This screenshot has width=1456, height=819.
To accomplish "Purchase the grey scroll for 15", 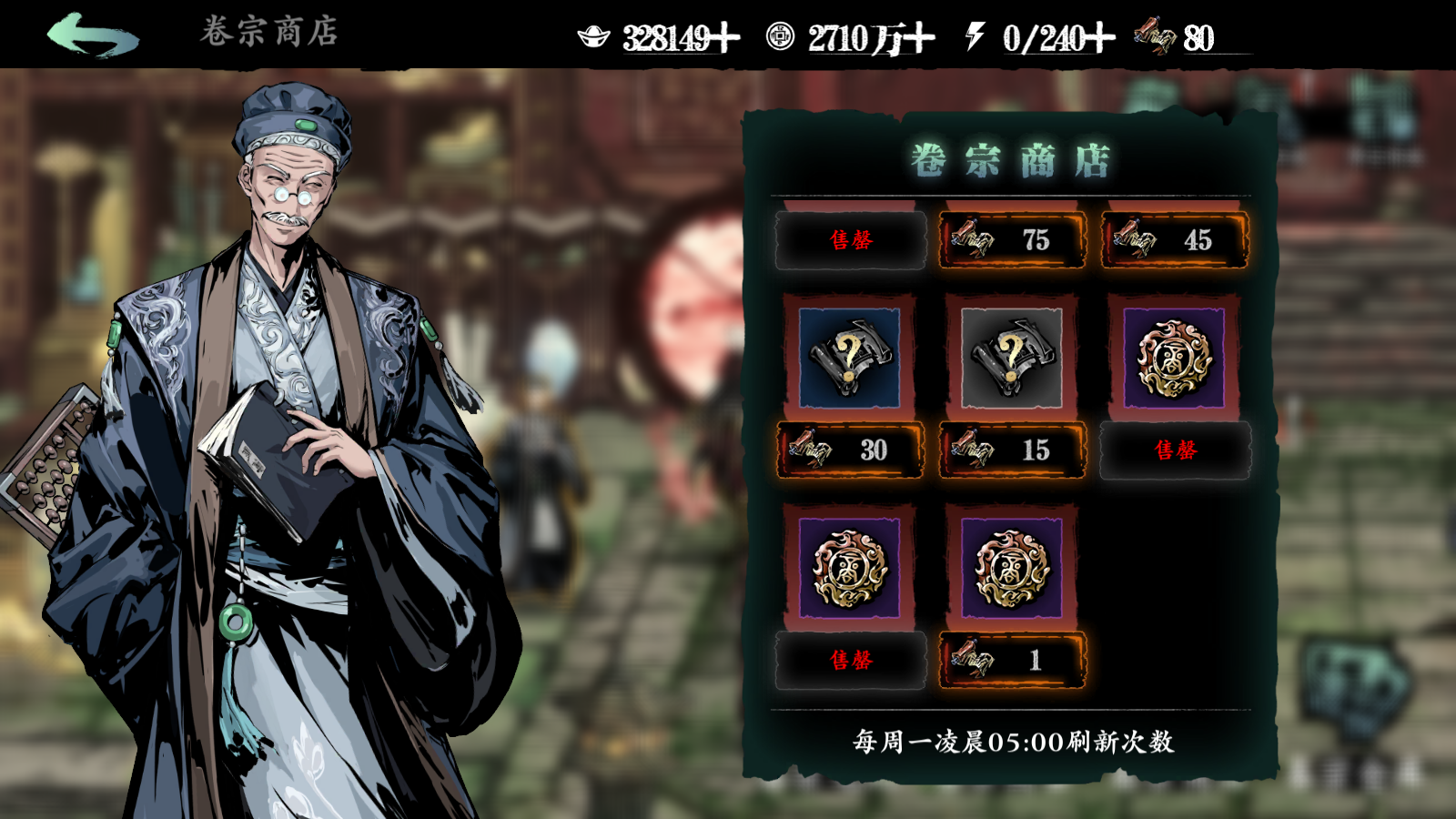I will (x=1012, y=450).
